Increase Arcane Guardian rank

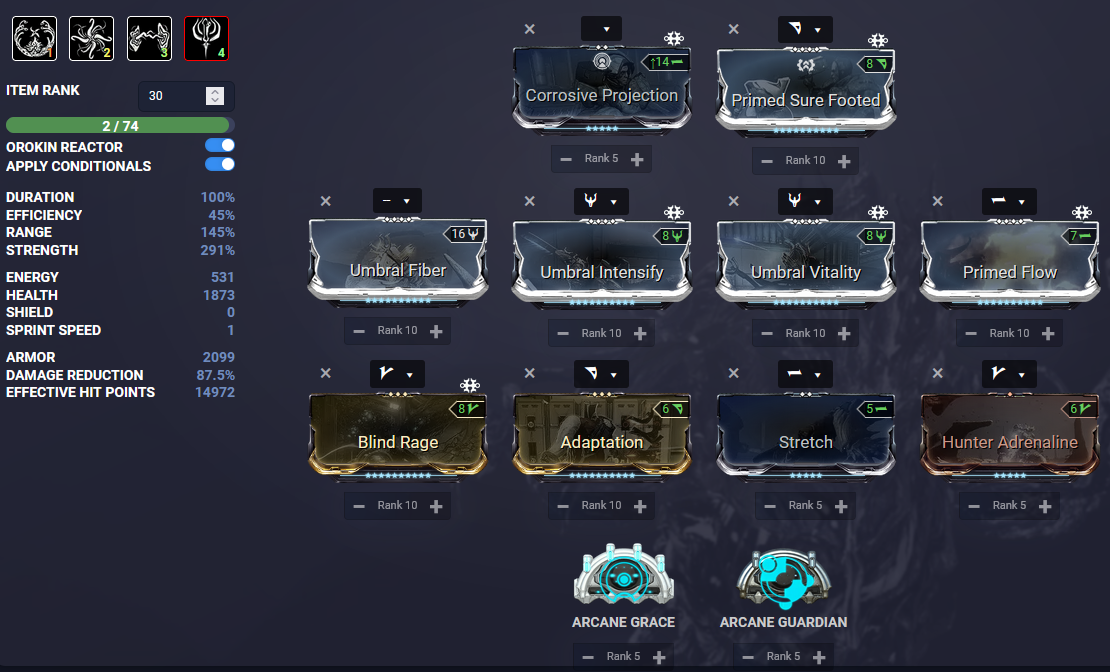click(x=818, y=657)
